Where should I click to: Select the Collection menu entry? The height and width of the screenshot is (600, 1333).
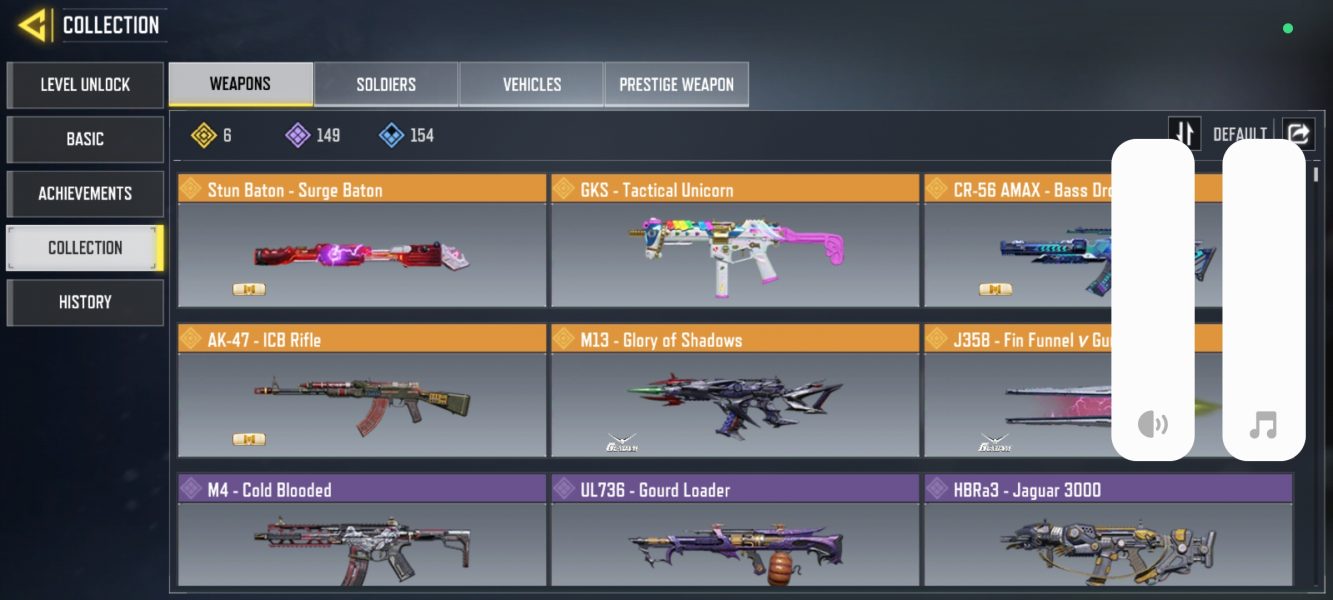pos(85,247)
